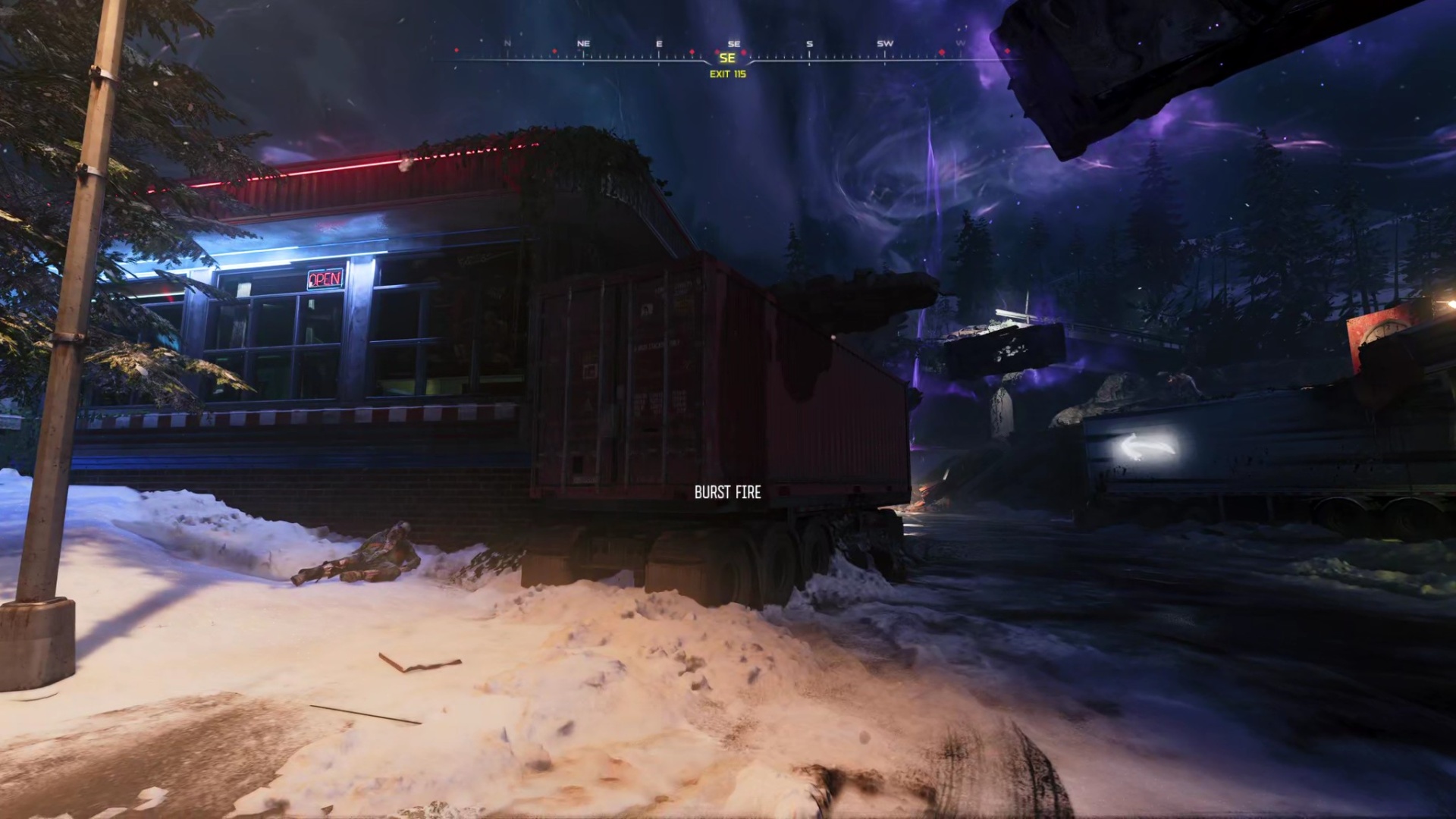Screen dimensions: 1456x819
Task: Select the E label on the compass strip
Action: pyautogui.click(x=658, y=43)
